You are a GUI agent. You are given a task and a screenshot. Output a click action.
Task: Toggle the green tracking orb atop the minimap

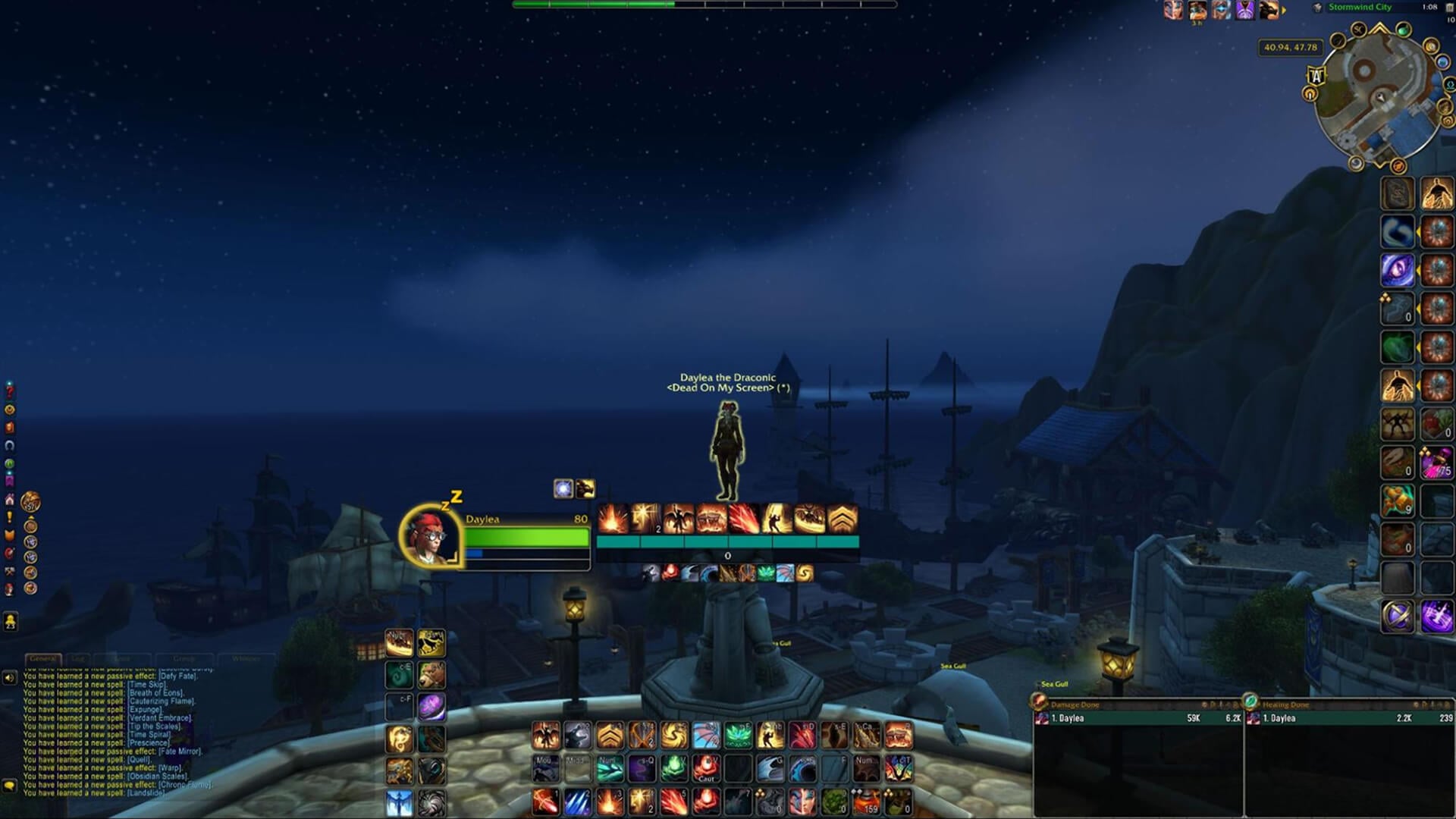coord(1404,30)
